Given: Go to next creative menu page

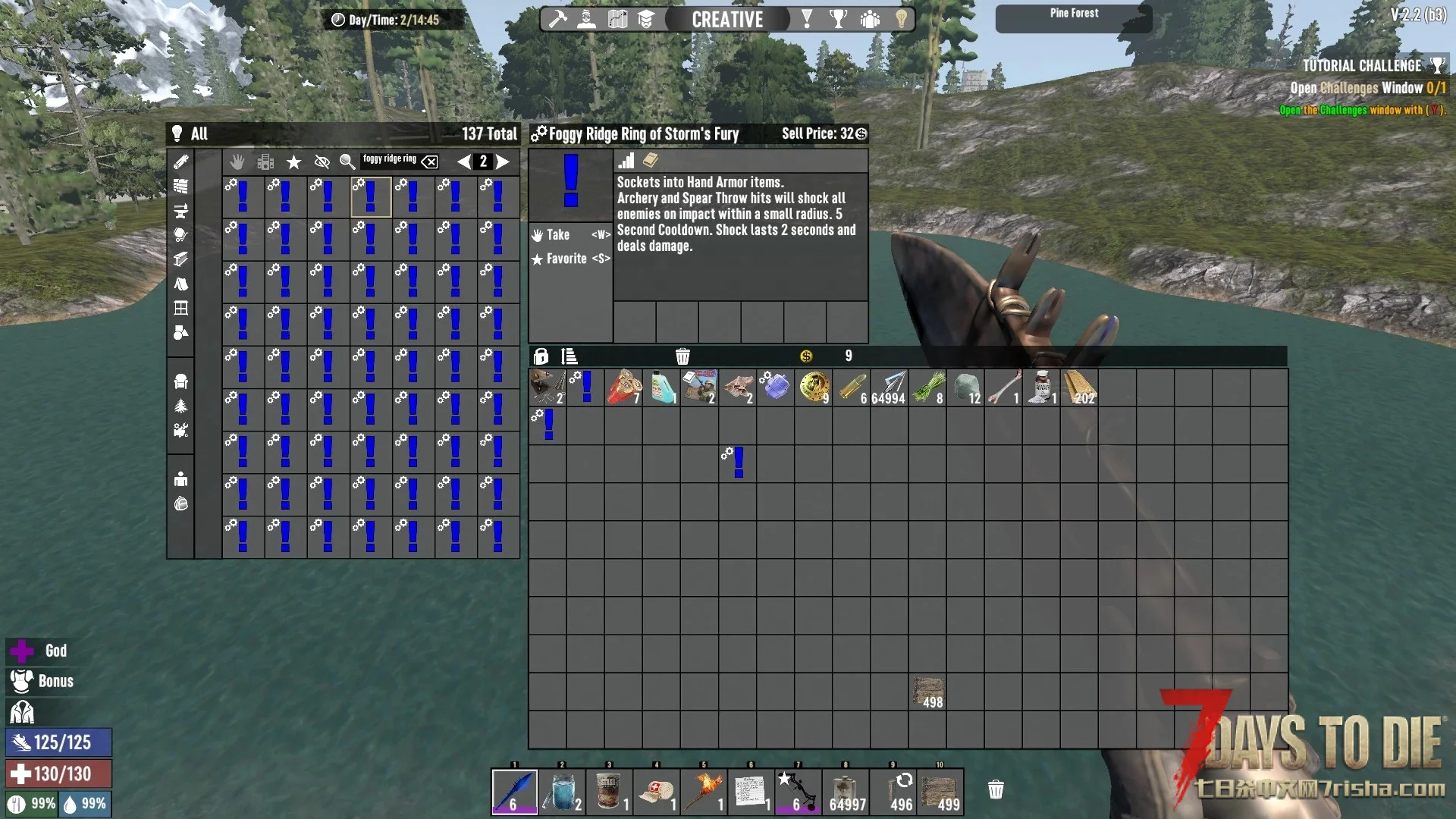Looking at the screenshot, I should (503, 162).
